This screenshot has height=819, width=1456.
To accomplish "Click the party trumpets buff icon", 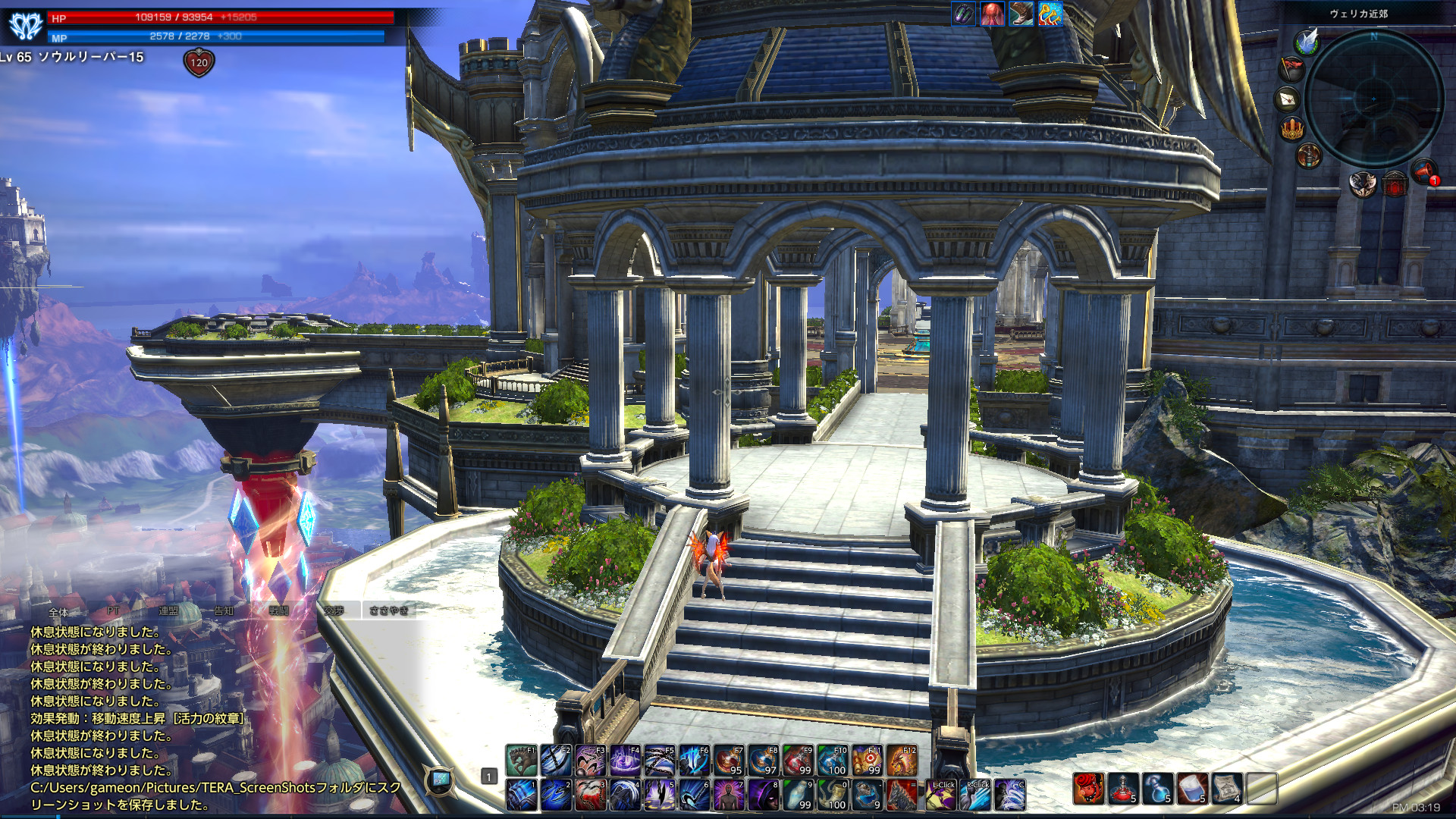I will (x=1050, y=14).
